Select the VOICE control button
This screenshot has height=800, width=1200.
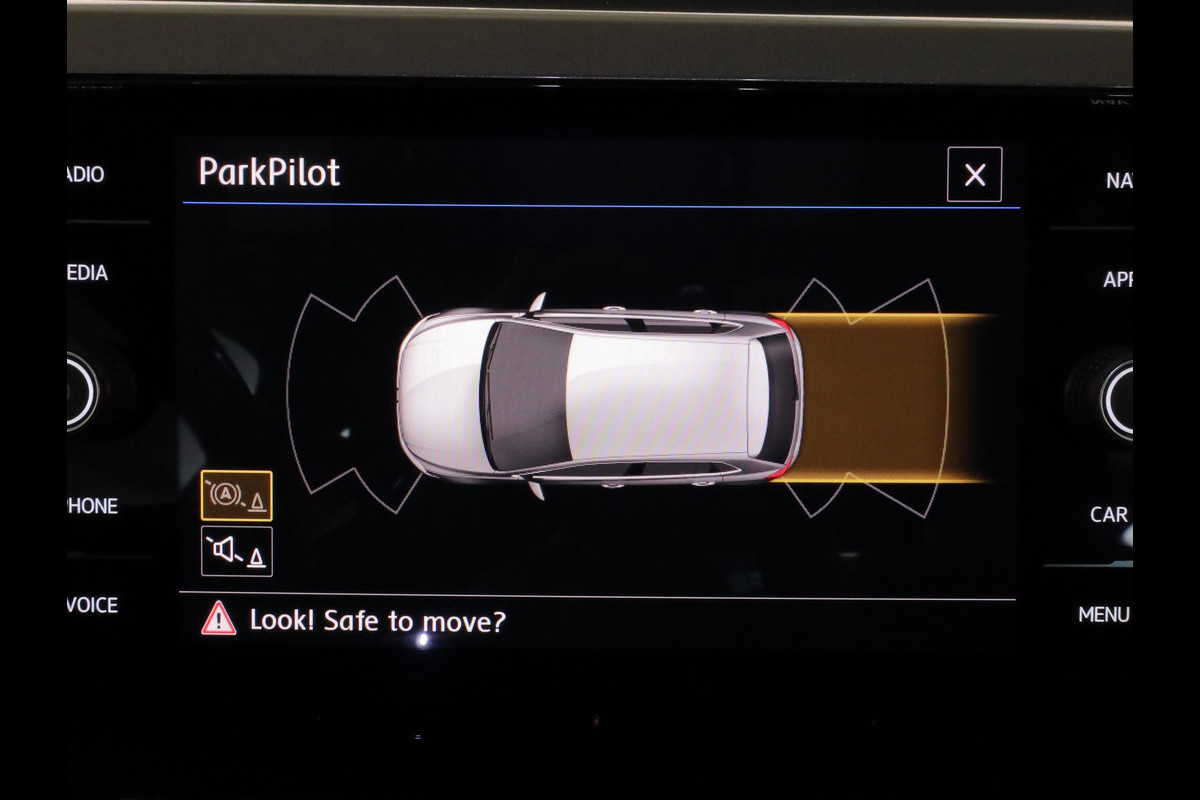(93, 605)
